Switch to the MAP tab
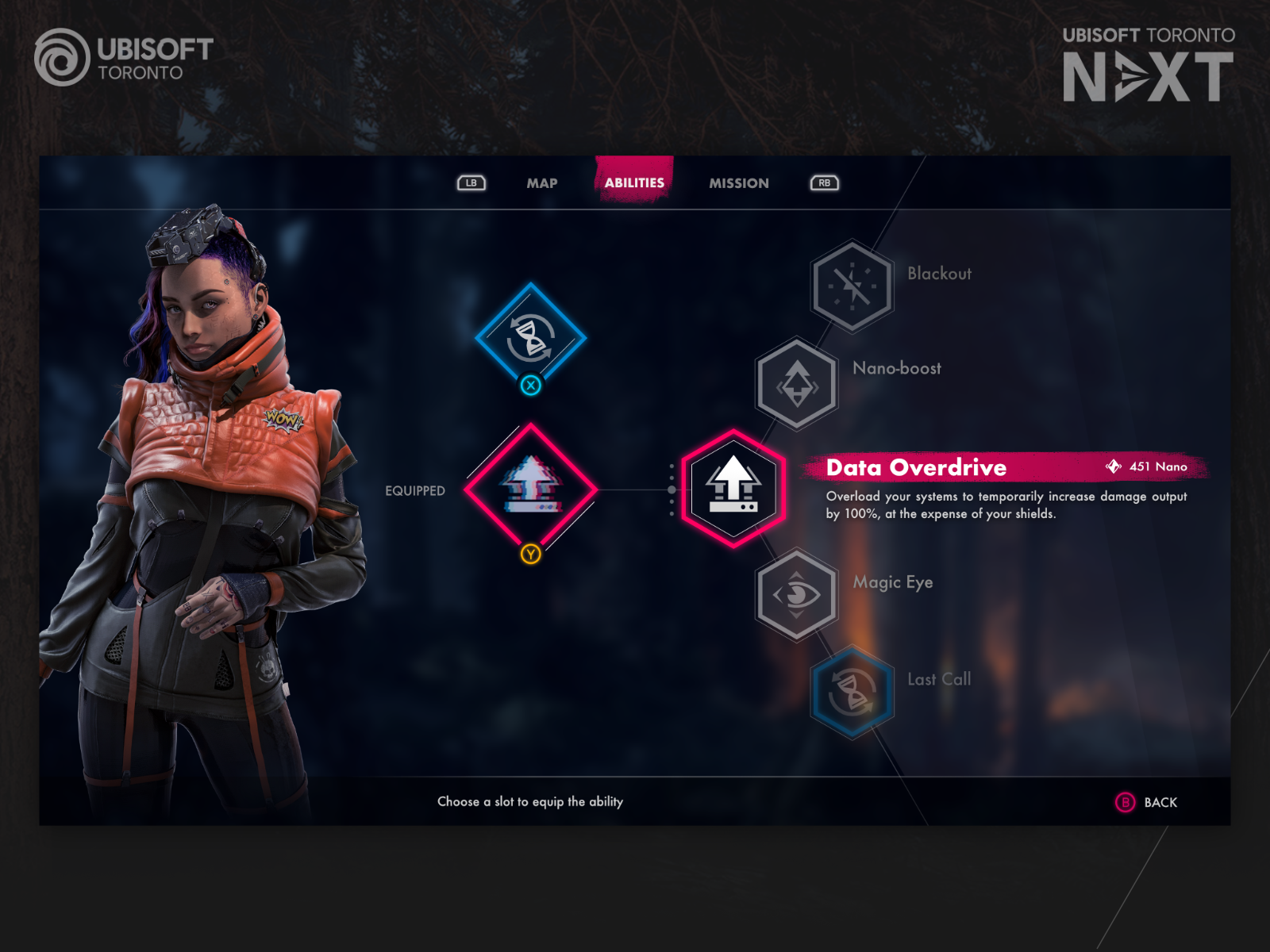The width and height of the screenshot is (1270, 952). (542, 182)
